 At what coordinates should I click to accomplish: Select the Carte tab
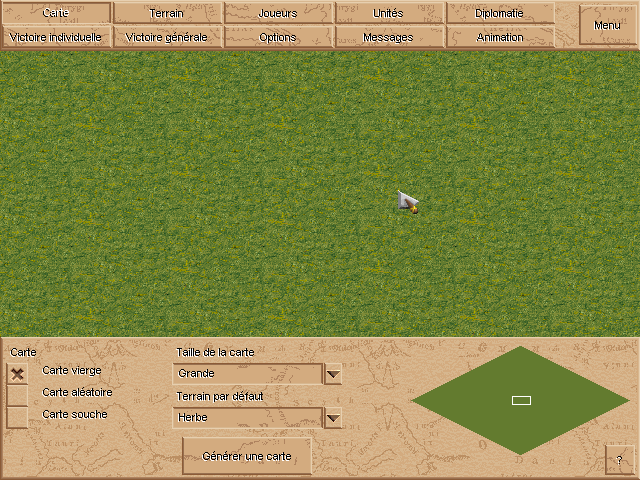pos(55,13)
